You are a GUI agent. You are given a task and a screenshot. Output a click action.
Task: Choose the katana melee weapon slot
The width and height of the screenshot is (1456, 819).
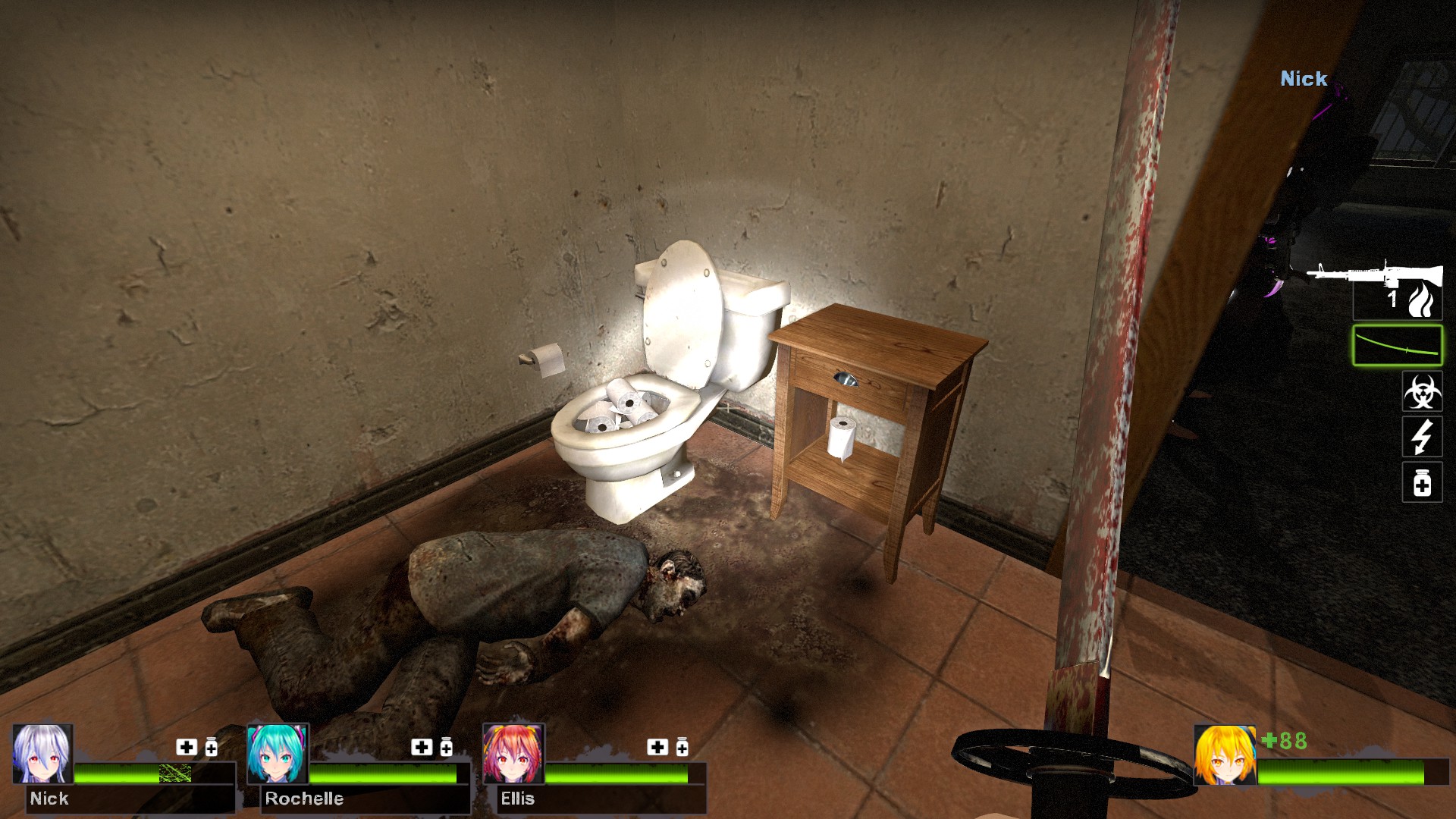pyautogui.click(x=1397, y=346)
